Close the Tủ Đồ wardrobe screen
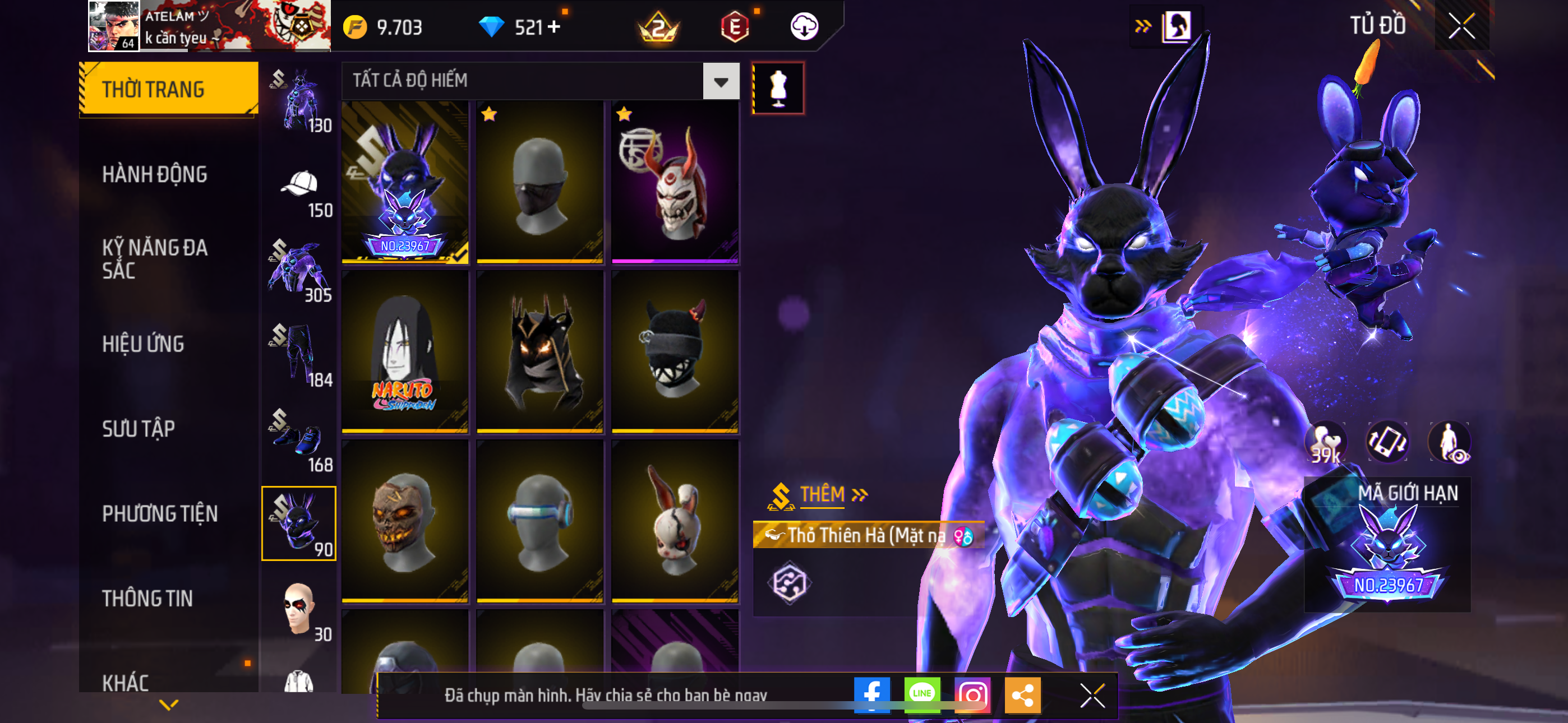Screen dimensions: 1568x723 point(1461,26)
